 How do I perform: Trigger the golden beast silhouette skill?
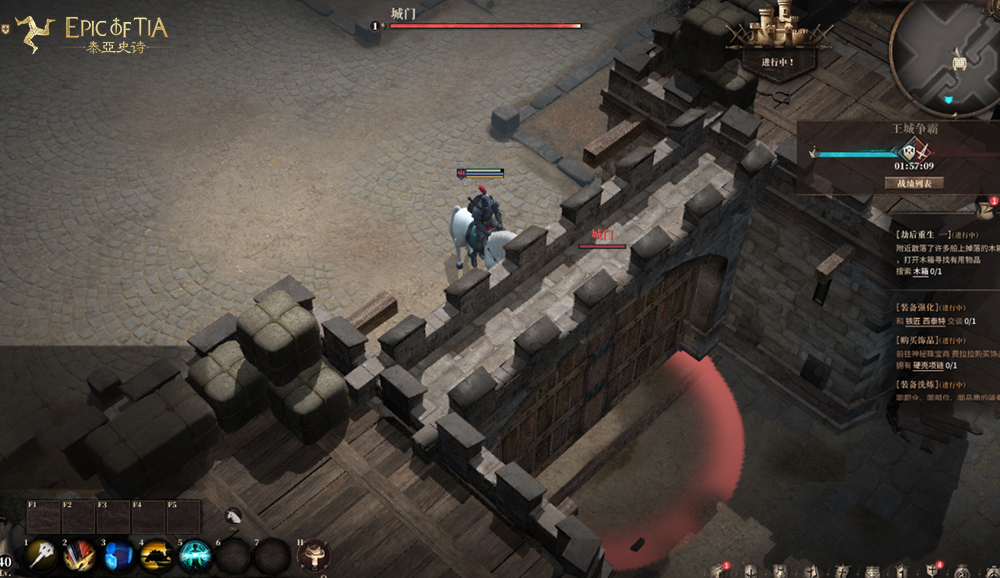(156, 555)
